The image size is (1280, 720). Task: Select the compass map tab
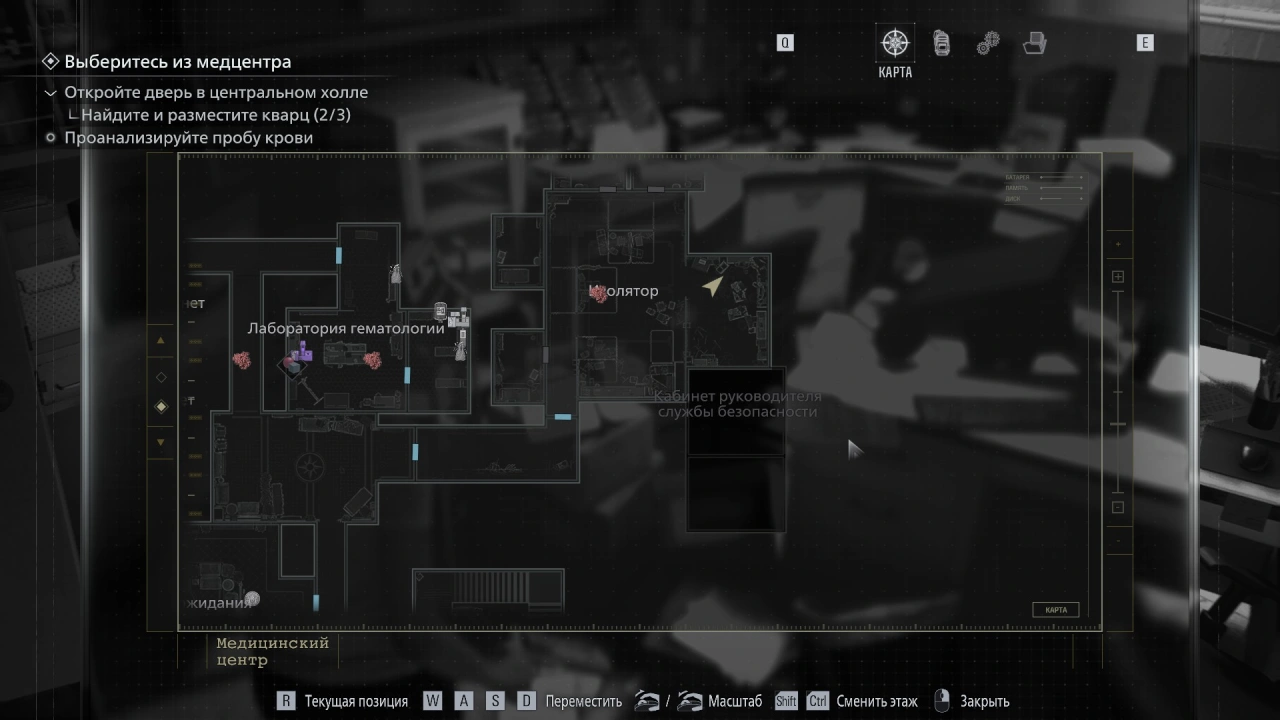coord(894,43)
